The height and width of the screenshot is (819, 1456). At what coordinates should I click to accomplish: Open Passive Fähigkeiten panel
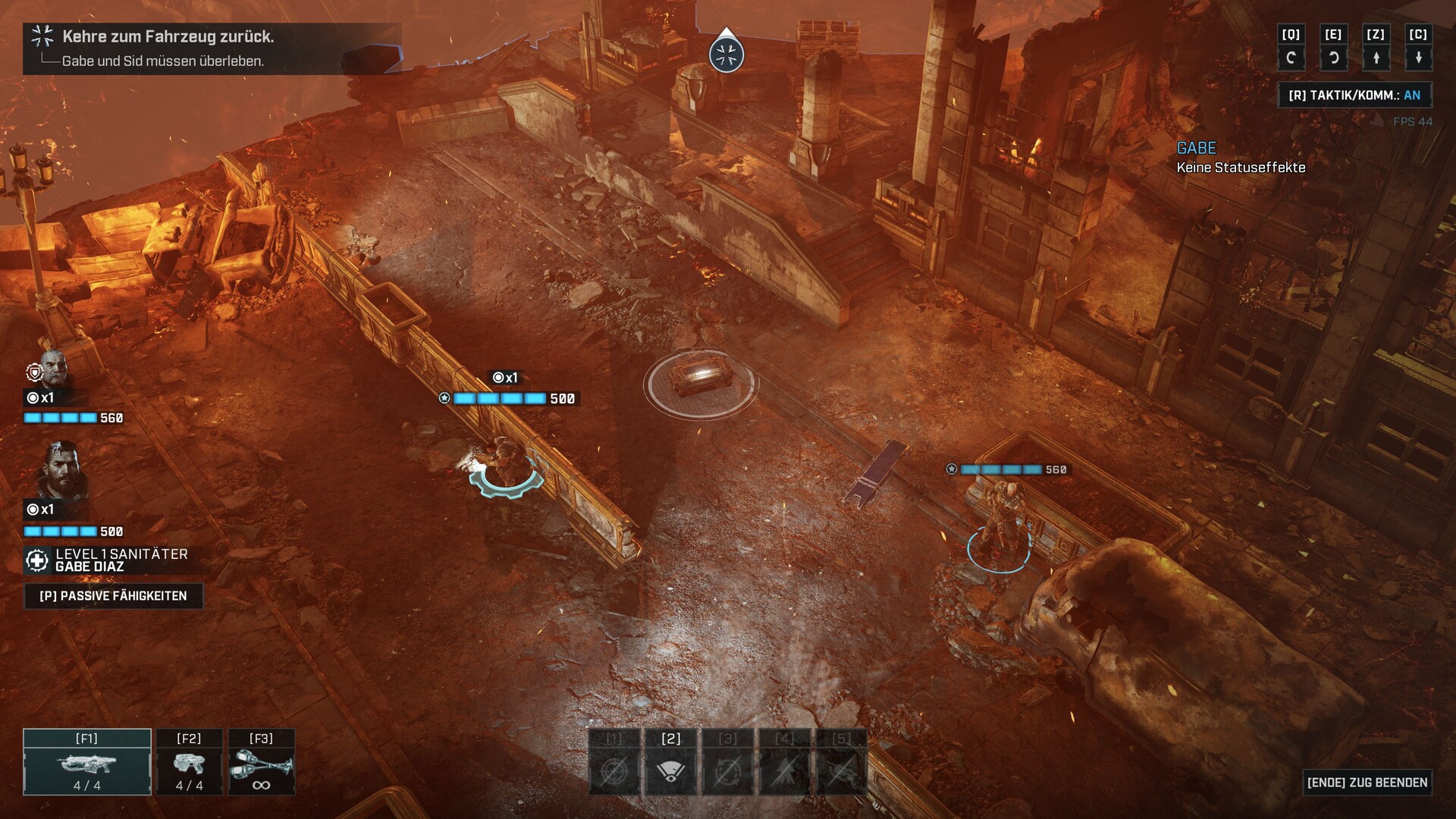113,596
